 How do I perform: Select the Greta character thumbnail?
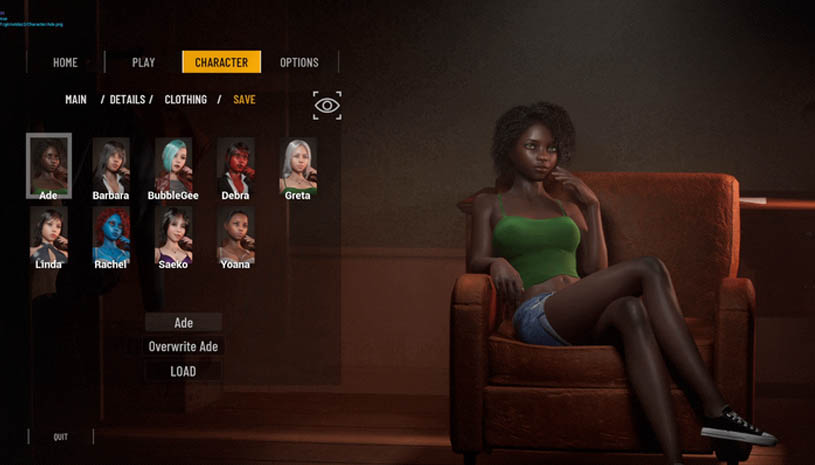coord(298,165)
